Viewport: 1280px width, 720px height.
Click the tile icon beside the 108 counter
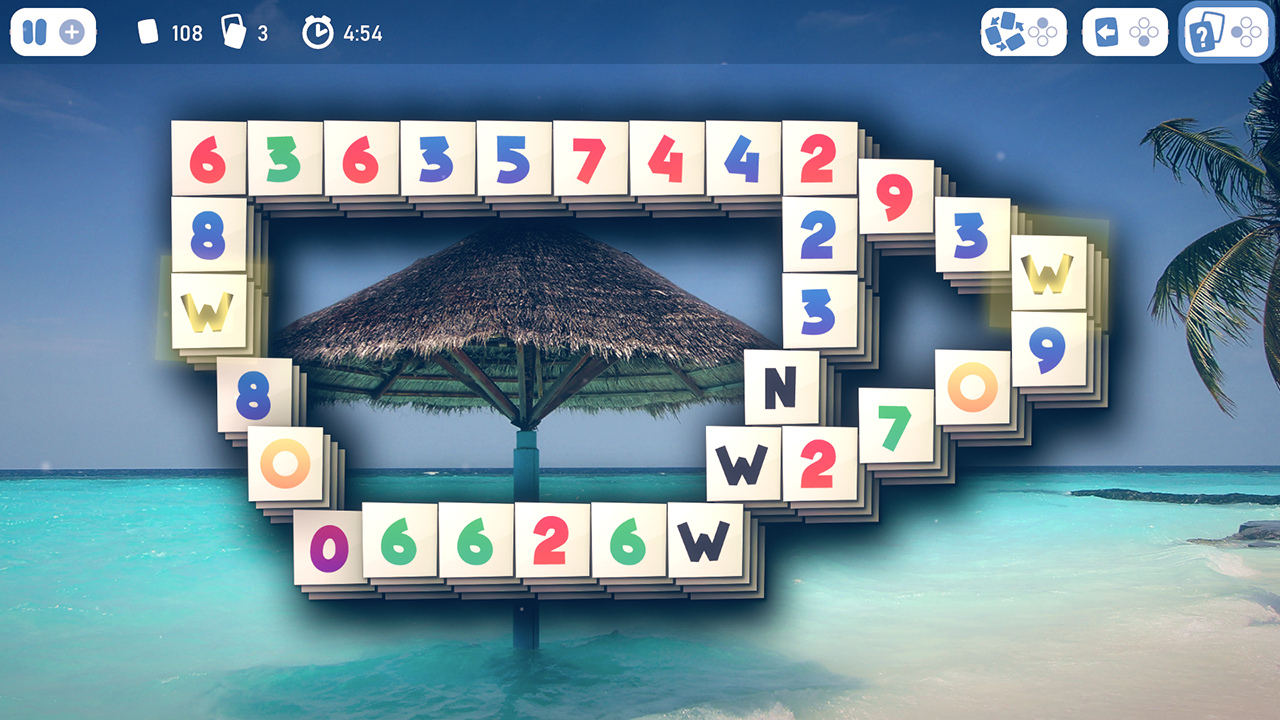coord(148,31)
